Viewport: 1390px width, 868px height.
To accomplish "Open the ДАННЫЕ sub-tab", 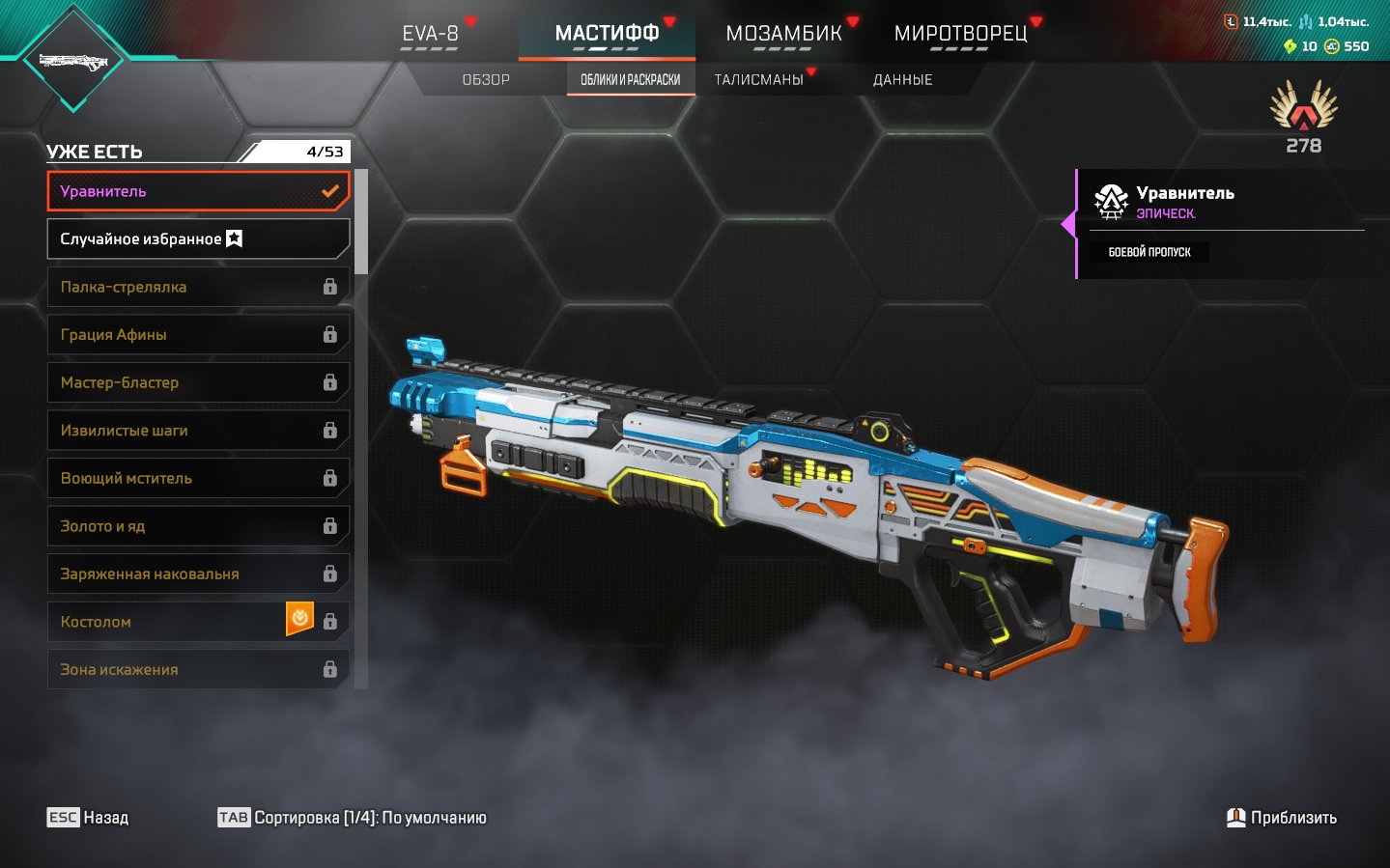I will 902,80.
